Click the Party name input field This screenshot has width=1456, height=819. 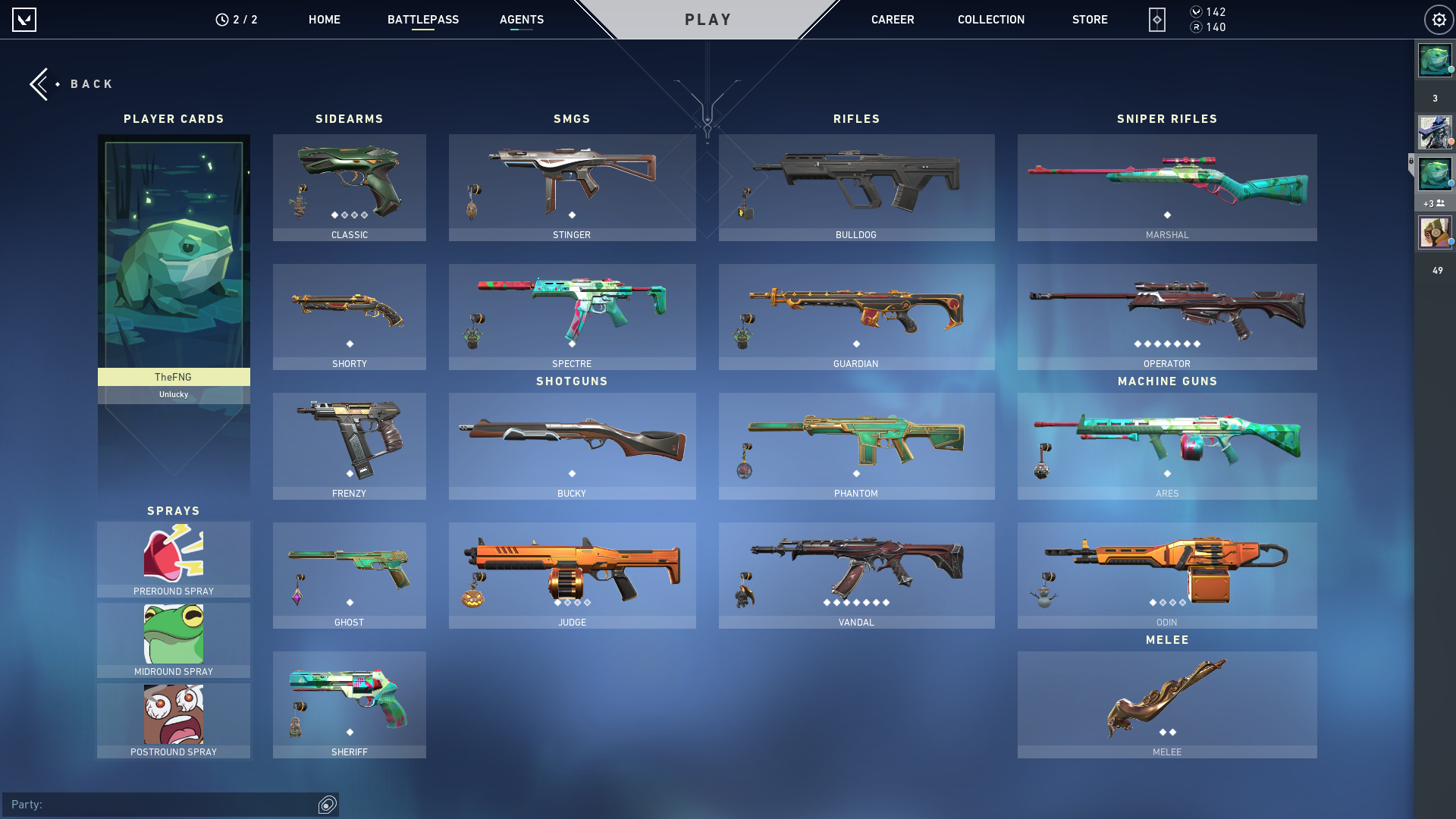[152, 805]
